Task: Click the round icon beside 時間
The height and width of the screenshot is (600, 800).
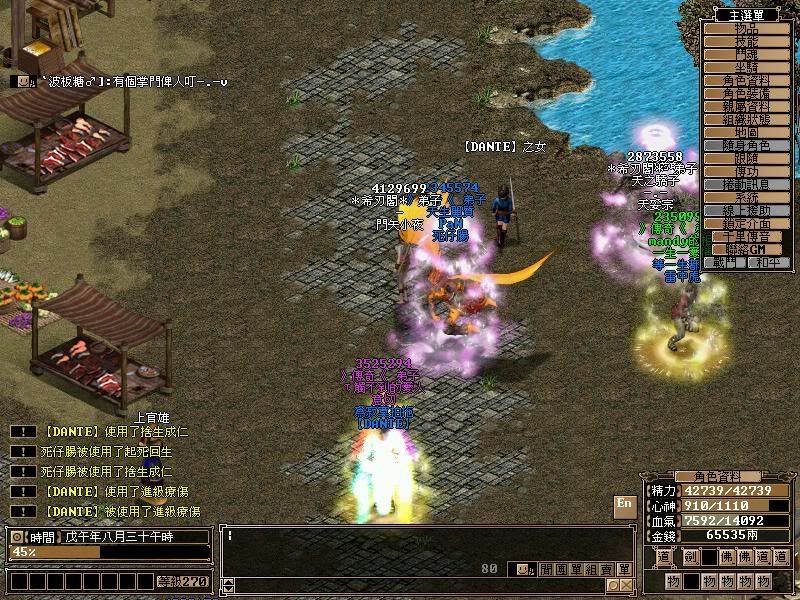Action: [15, 537]
